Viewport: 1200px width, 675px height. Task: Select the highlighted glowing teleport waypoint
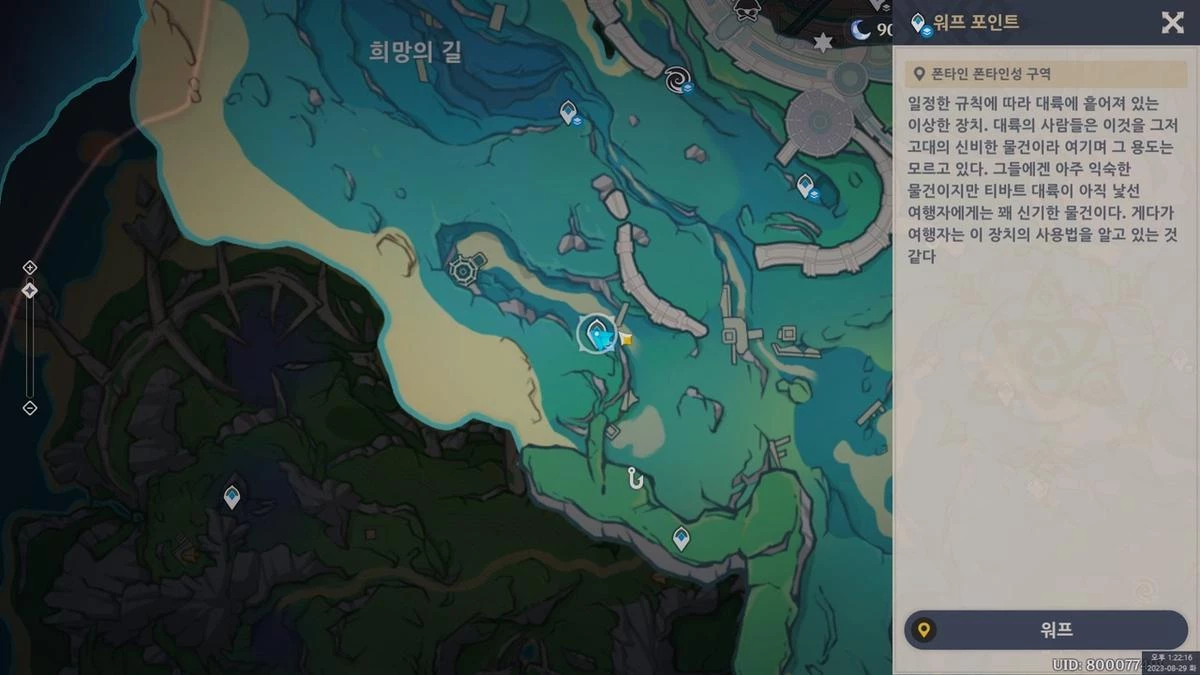599,333
